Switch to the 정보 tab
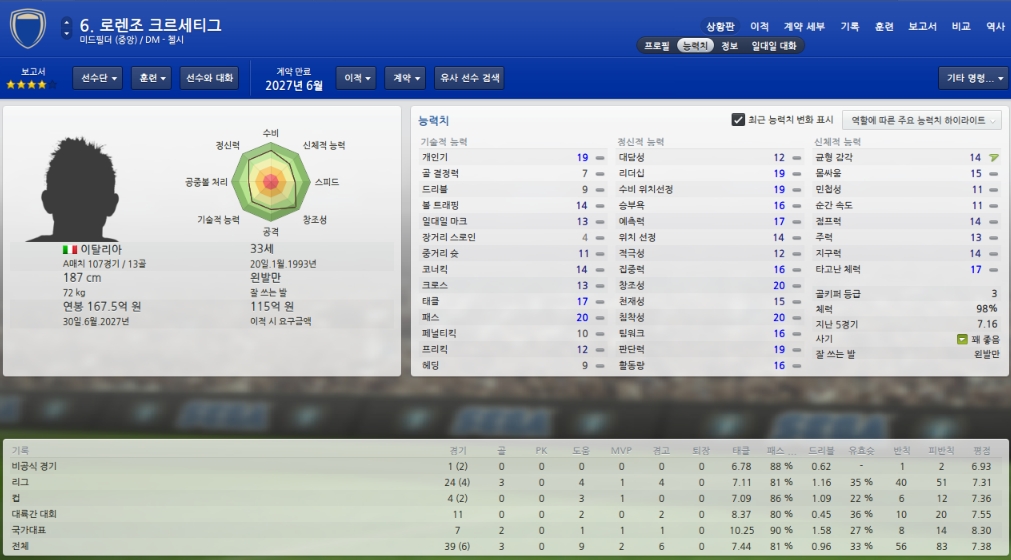This screenshot has width=1011, height=560. 728,46
